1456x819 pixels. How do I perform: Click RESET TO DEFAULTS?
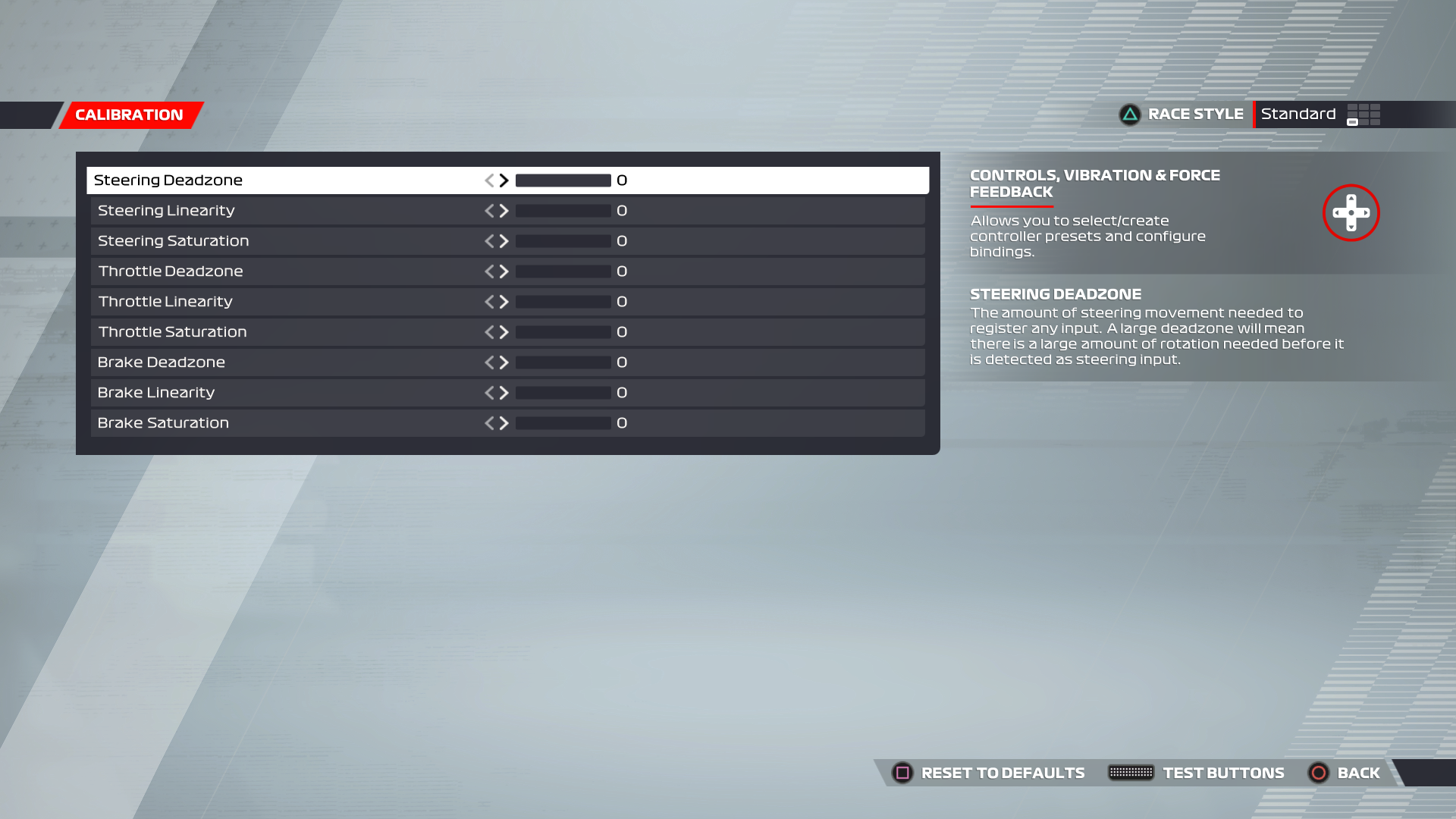1002,773
